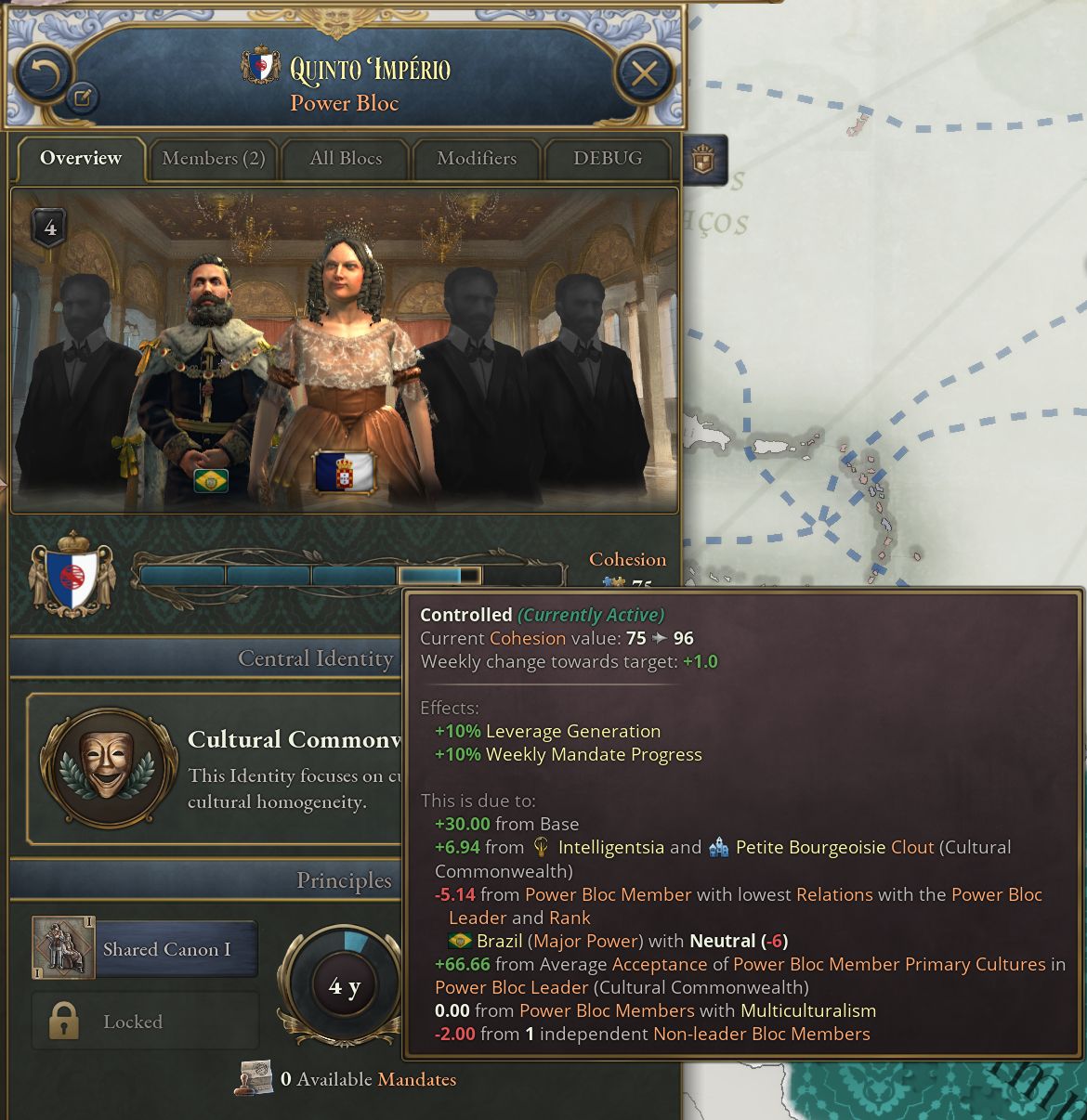The width and height of the screenshot is (1087, 1120).
Task: Click the shield icon beside DEBUG tab
Action: click(x=703, y=160)
